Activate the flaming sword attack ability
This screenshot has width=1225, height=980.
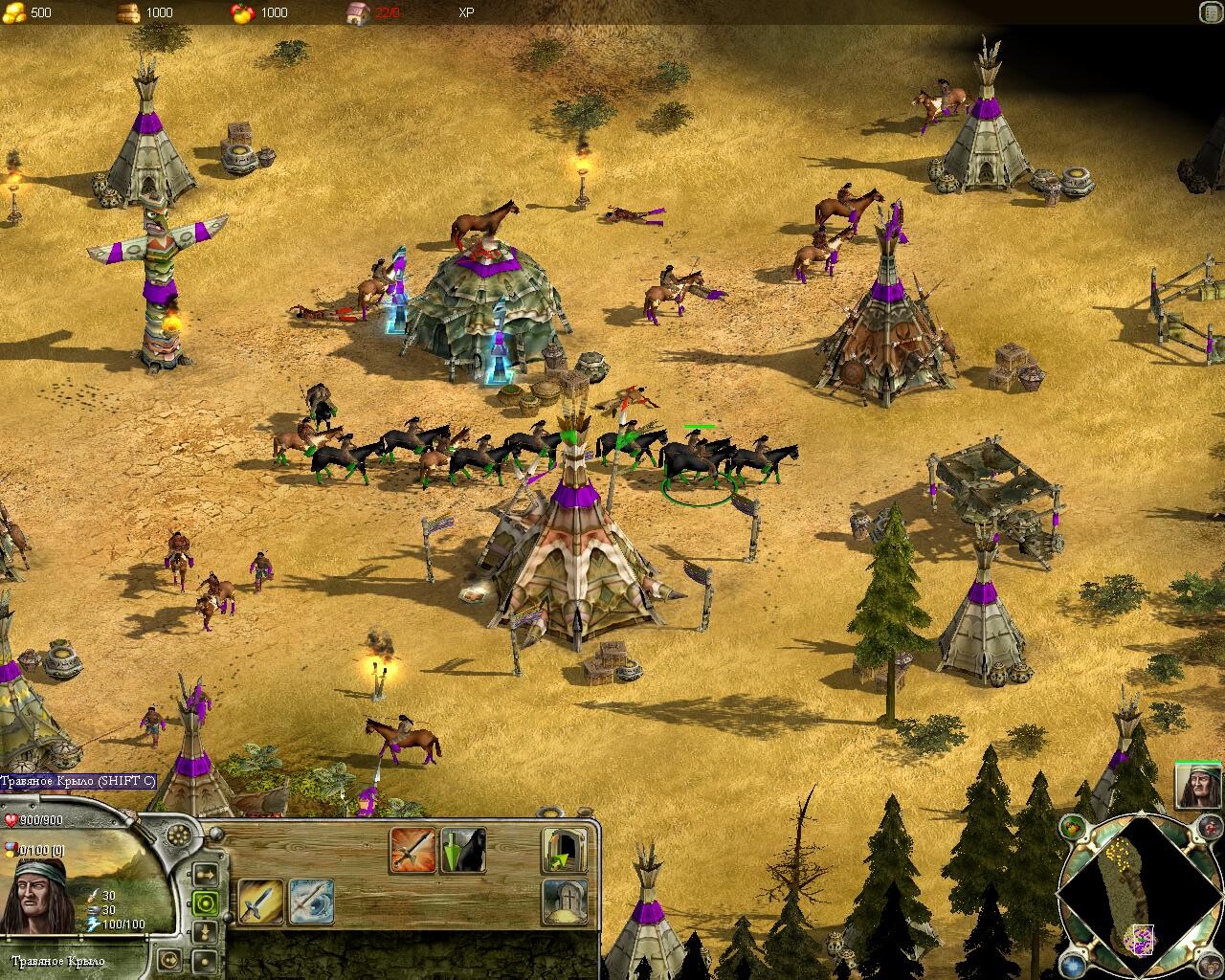[x=412, y=850]
